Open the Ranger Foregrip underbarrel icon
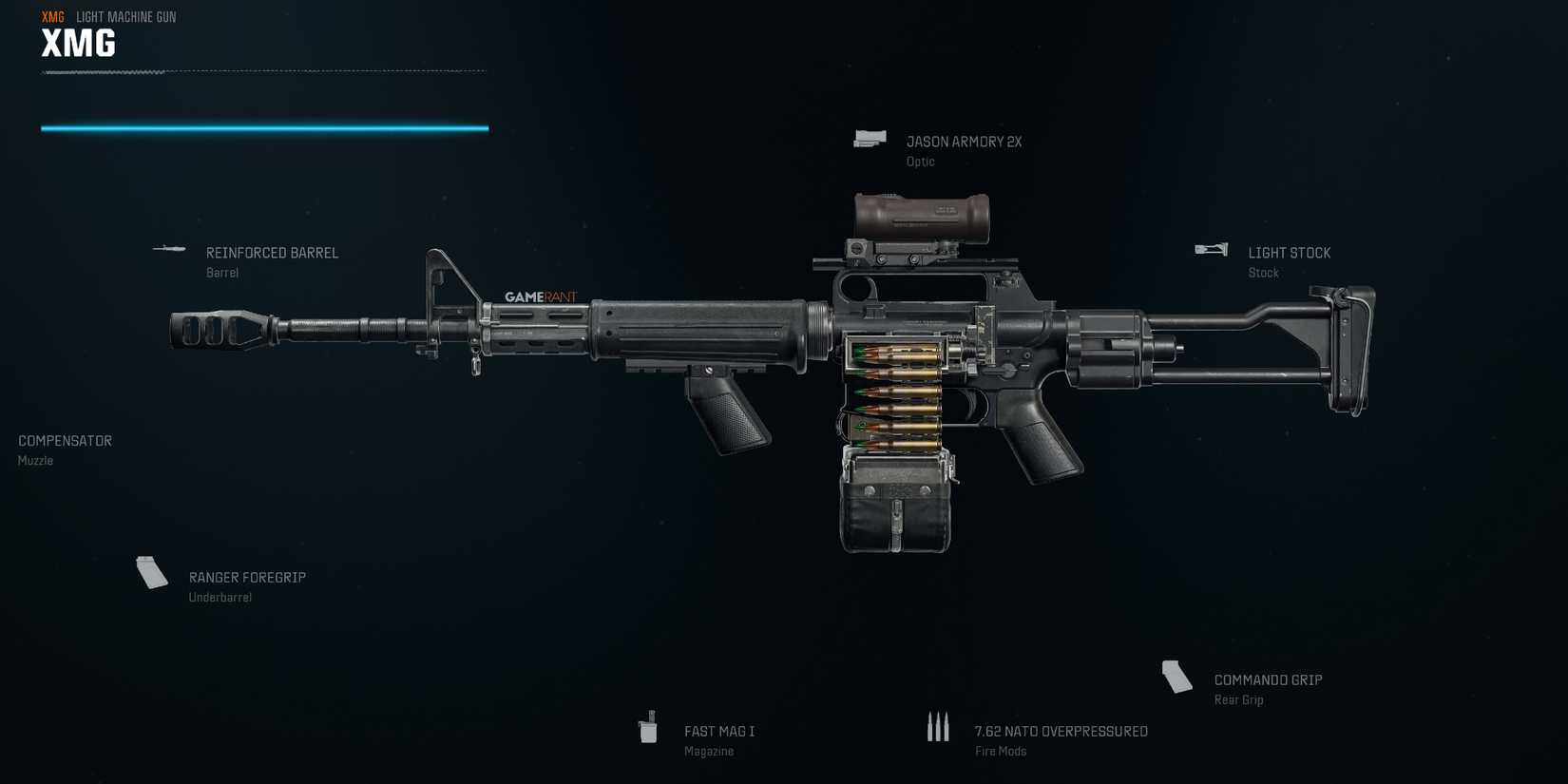 tap(151, 574)
